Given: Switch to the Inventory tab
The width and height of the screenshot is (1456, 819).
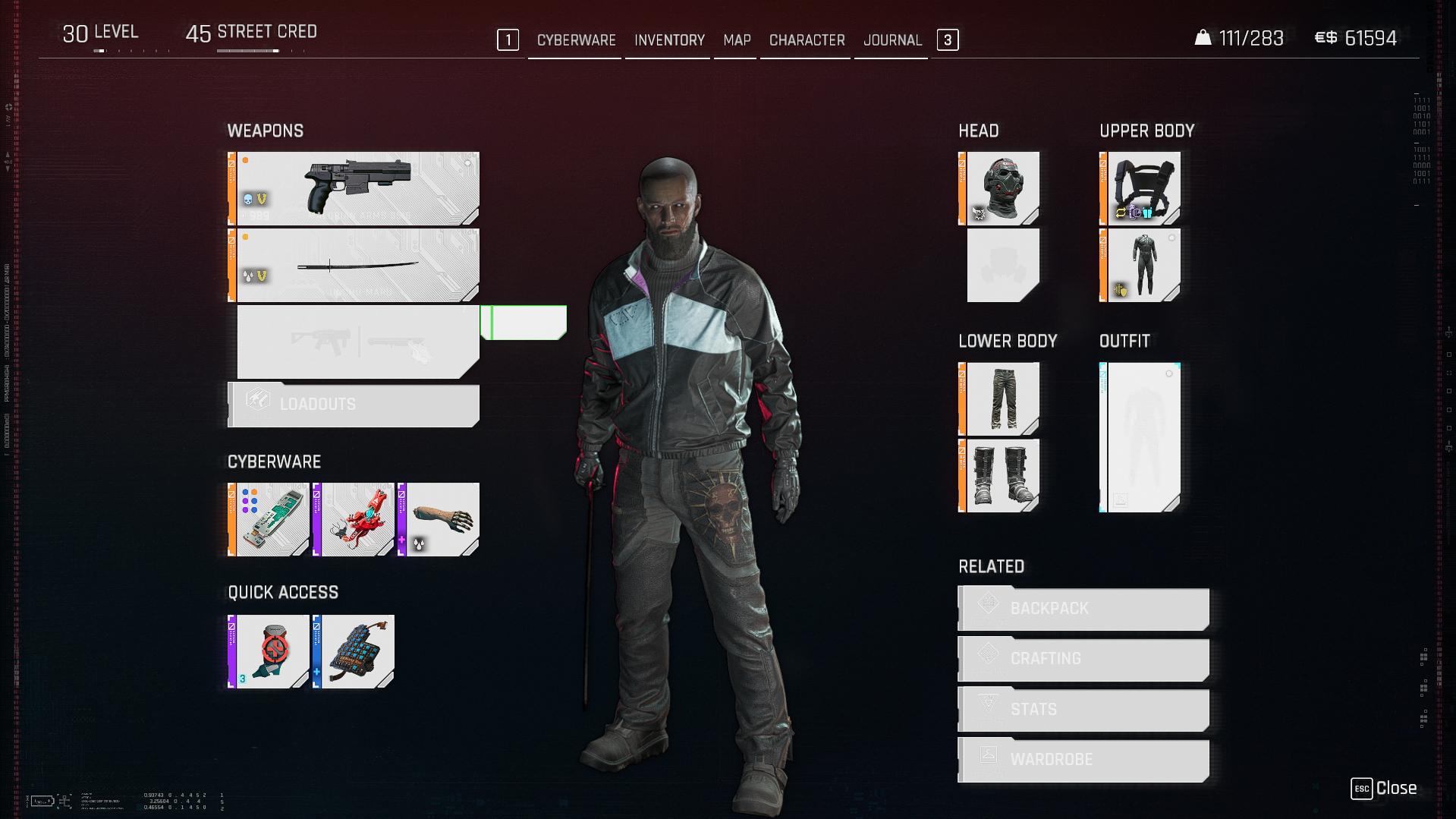Looking at the screenshot, I should [x=669, y=40].
